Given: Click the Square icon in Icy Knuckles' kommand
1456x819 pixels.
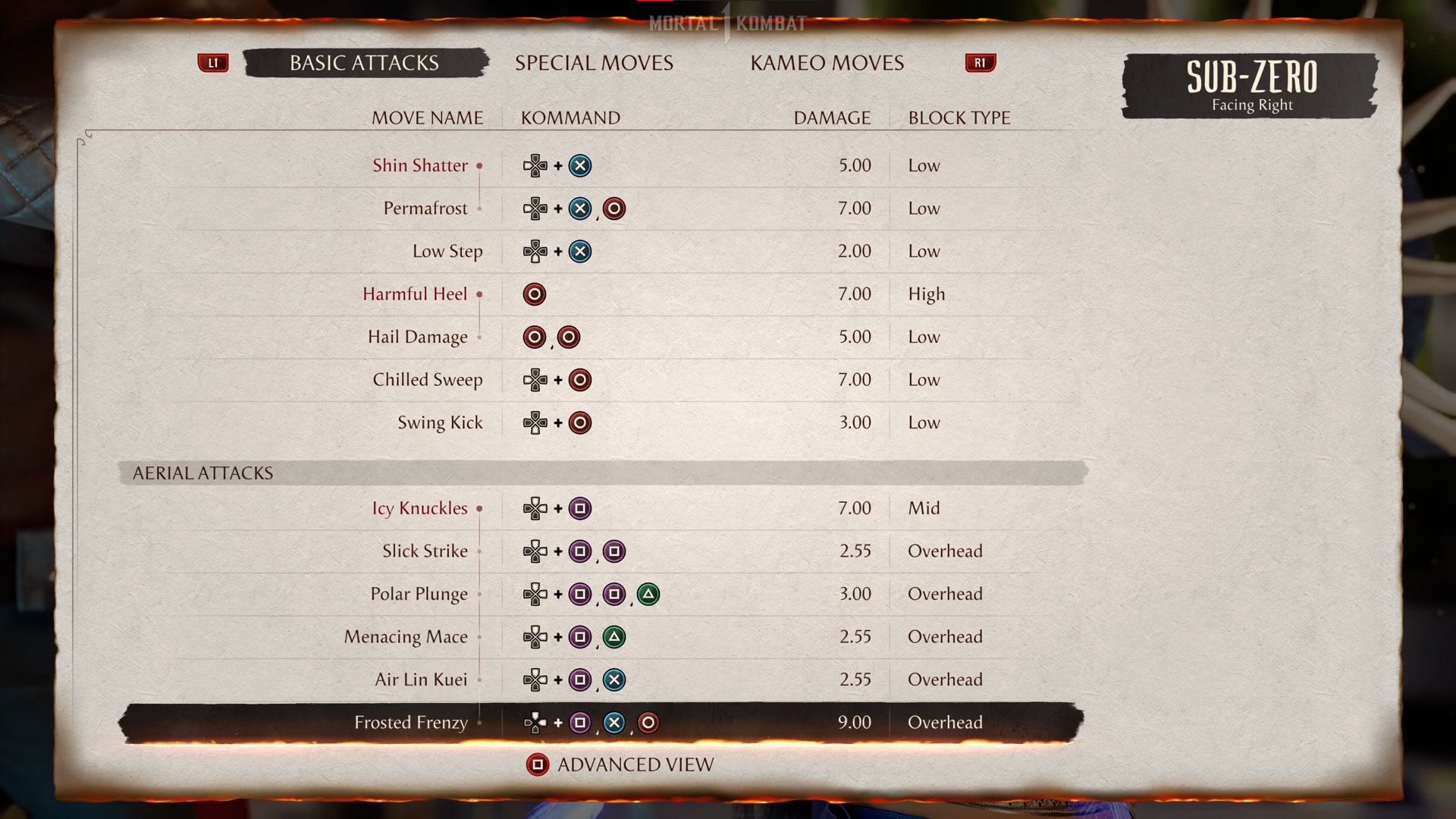Looking at the screenshot, I should coord(580,508).
